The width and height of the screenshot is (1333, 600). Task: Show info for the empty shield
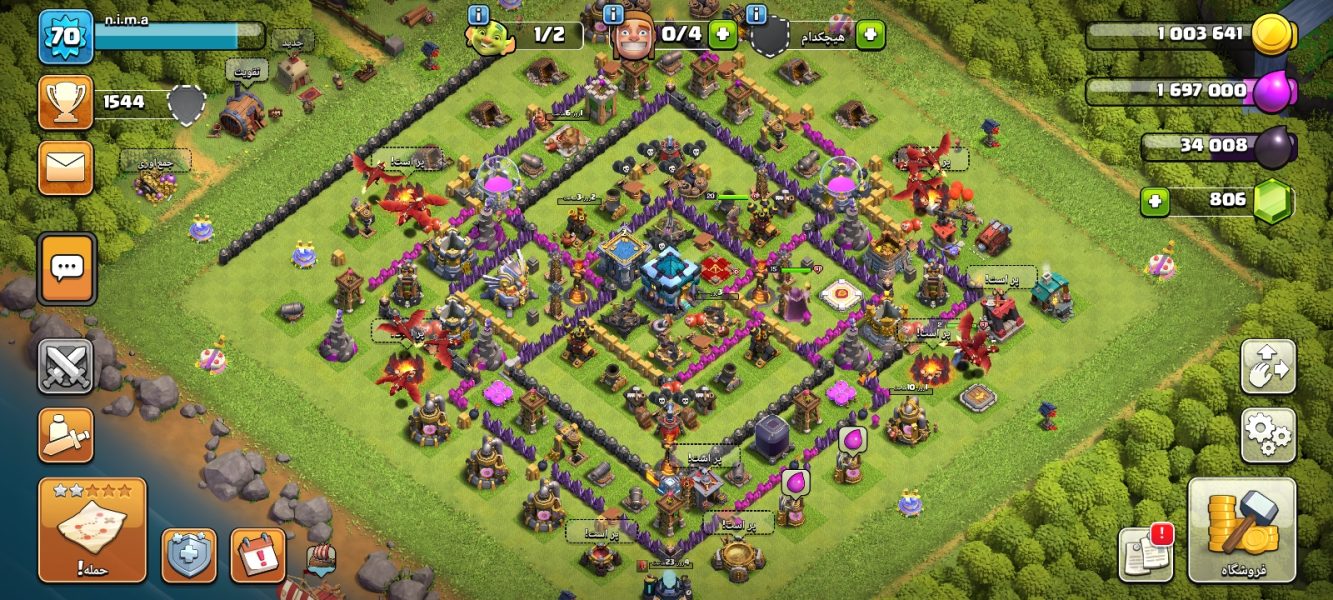(756, 14)
